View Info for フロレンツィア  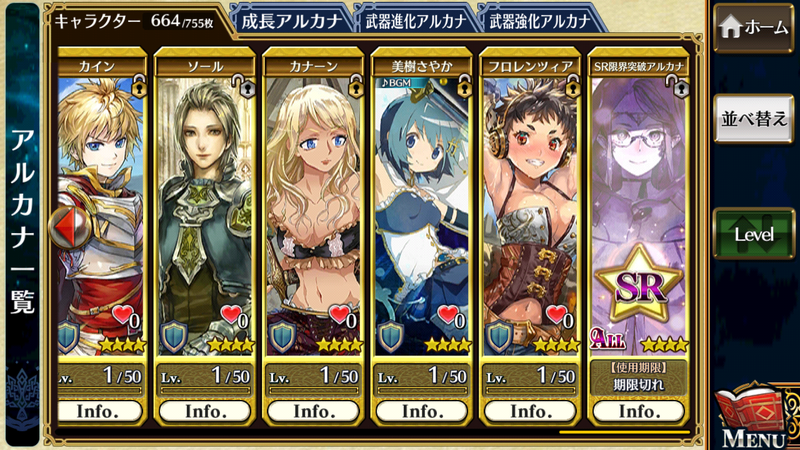(x=529, y=411)
